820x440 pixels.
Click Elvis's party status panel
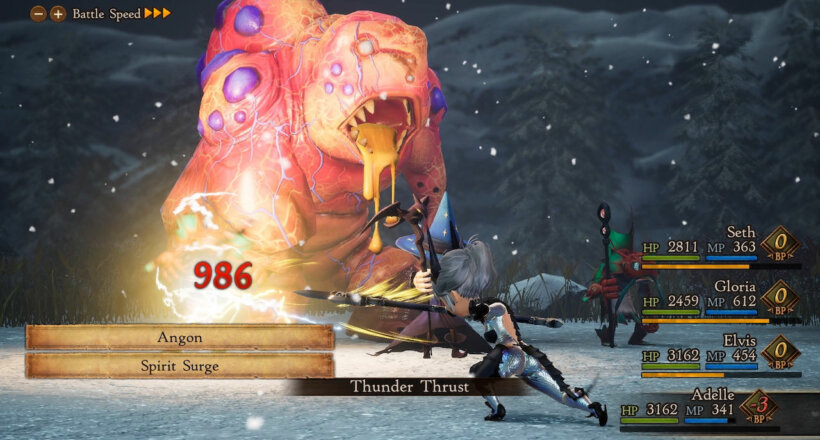tap(720, 355)
